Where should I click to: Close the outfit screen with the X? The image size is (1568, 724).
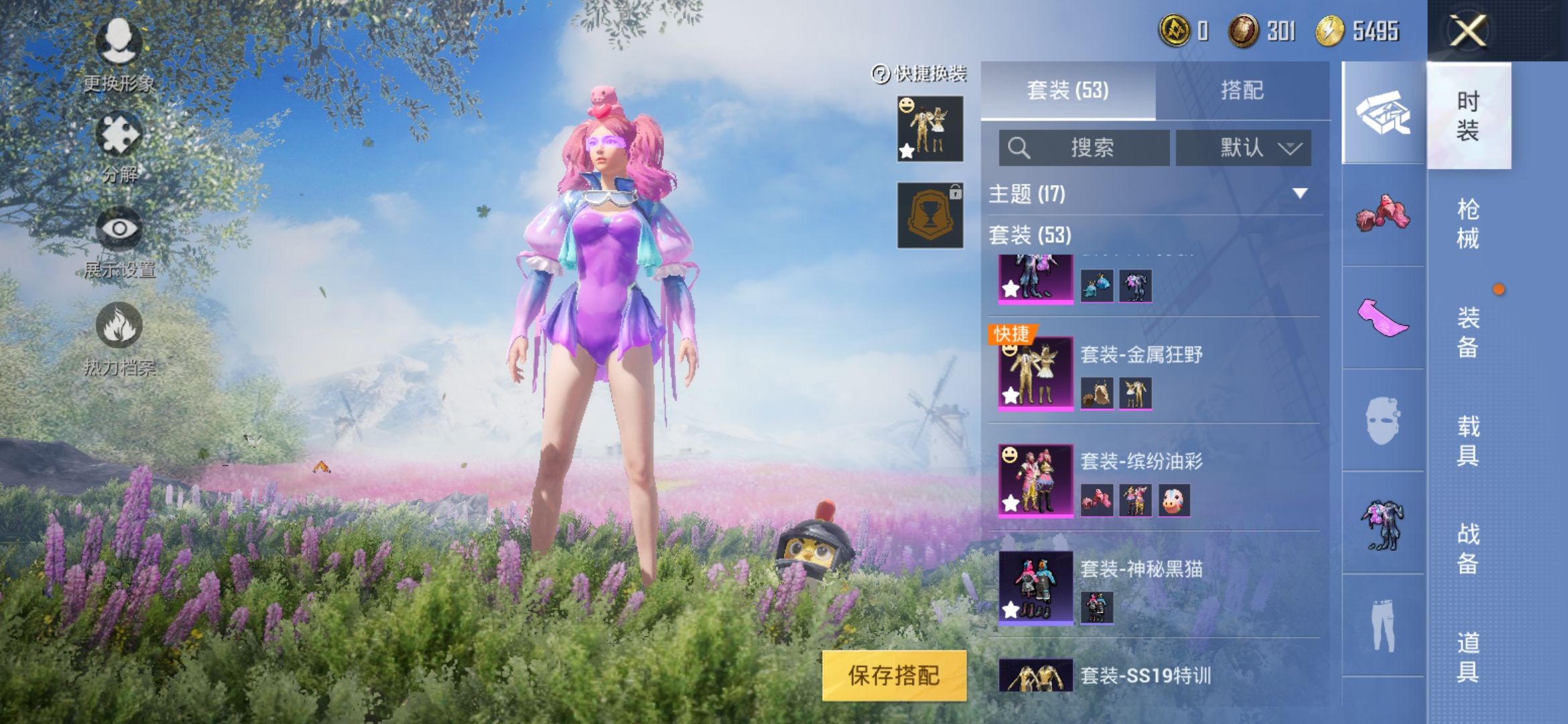[1467, 31]
